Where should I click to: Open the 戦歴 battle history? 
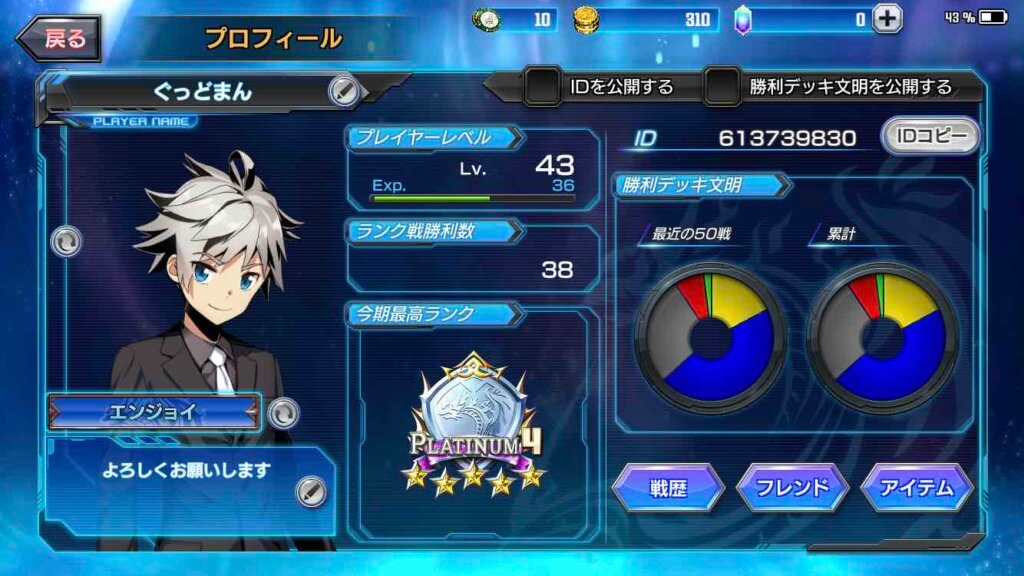click(x=668, y=488)
